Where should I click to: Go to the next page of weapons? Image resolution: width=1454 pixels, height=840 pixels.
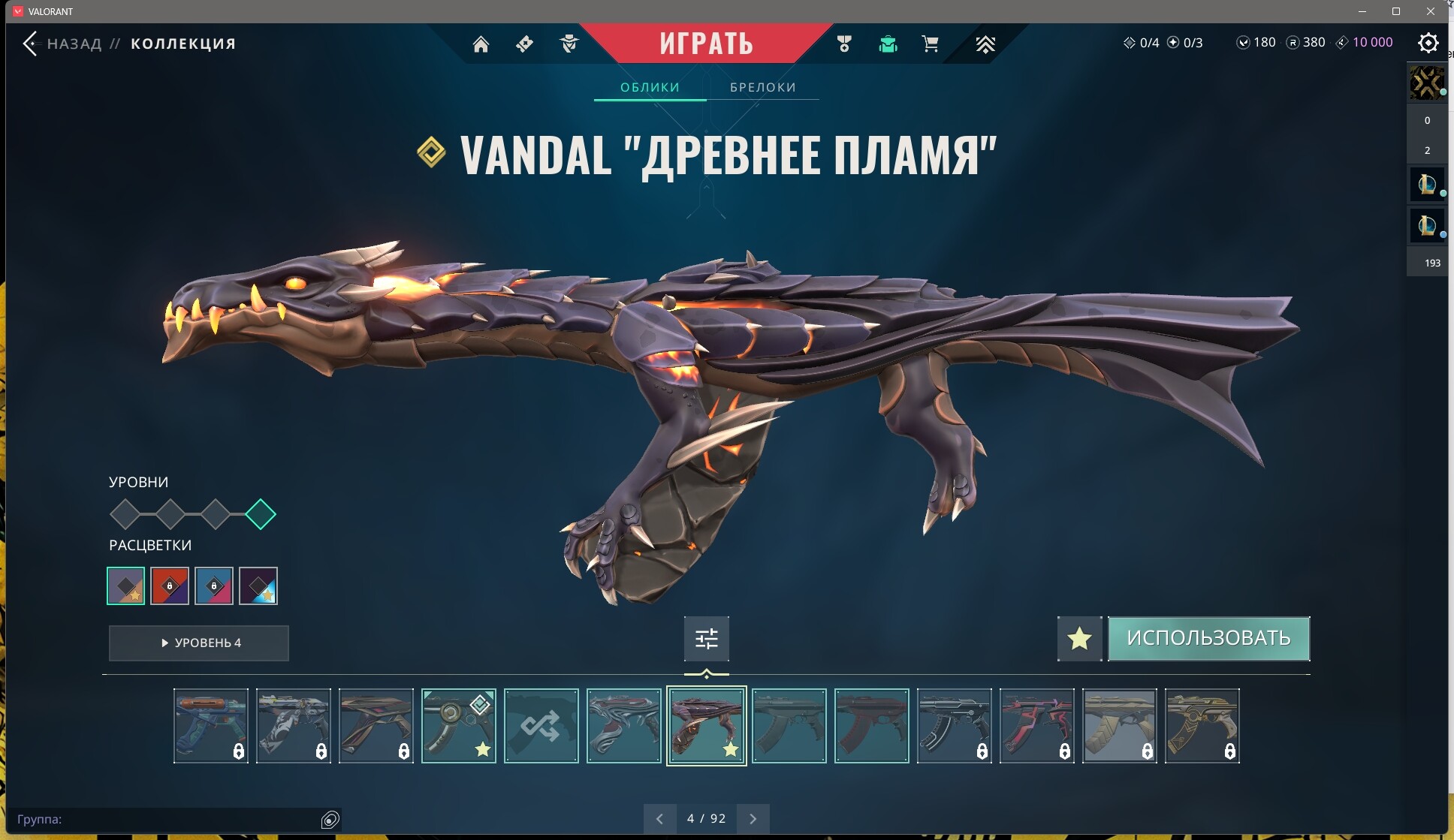pos(754,818)
